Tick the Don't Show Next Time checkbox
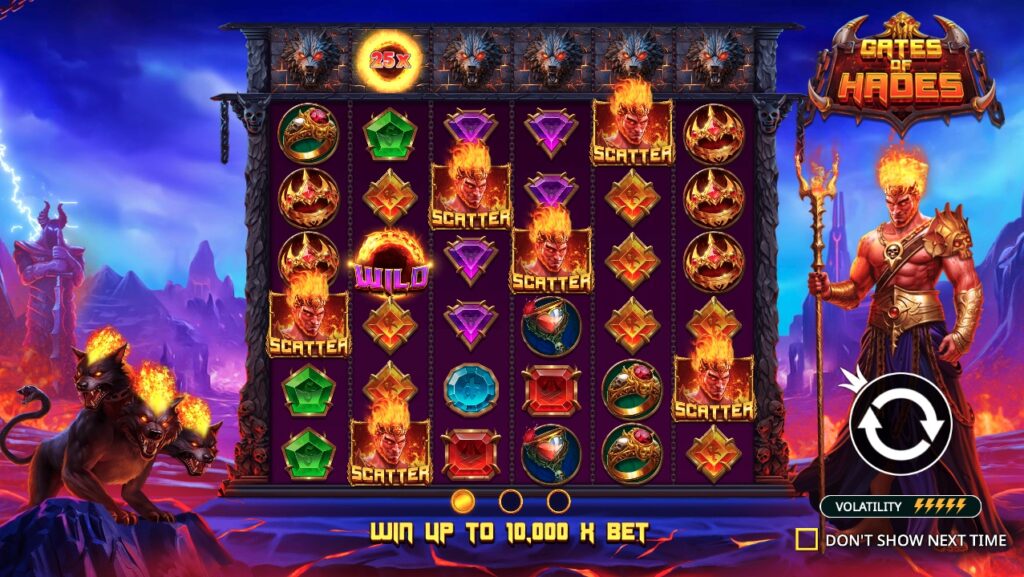This screenshot has width=1024, height=577. pyautogui.click(x=806, y=540)
